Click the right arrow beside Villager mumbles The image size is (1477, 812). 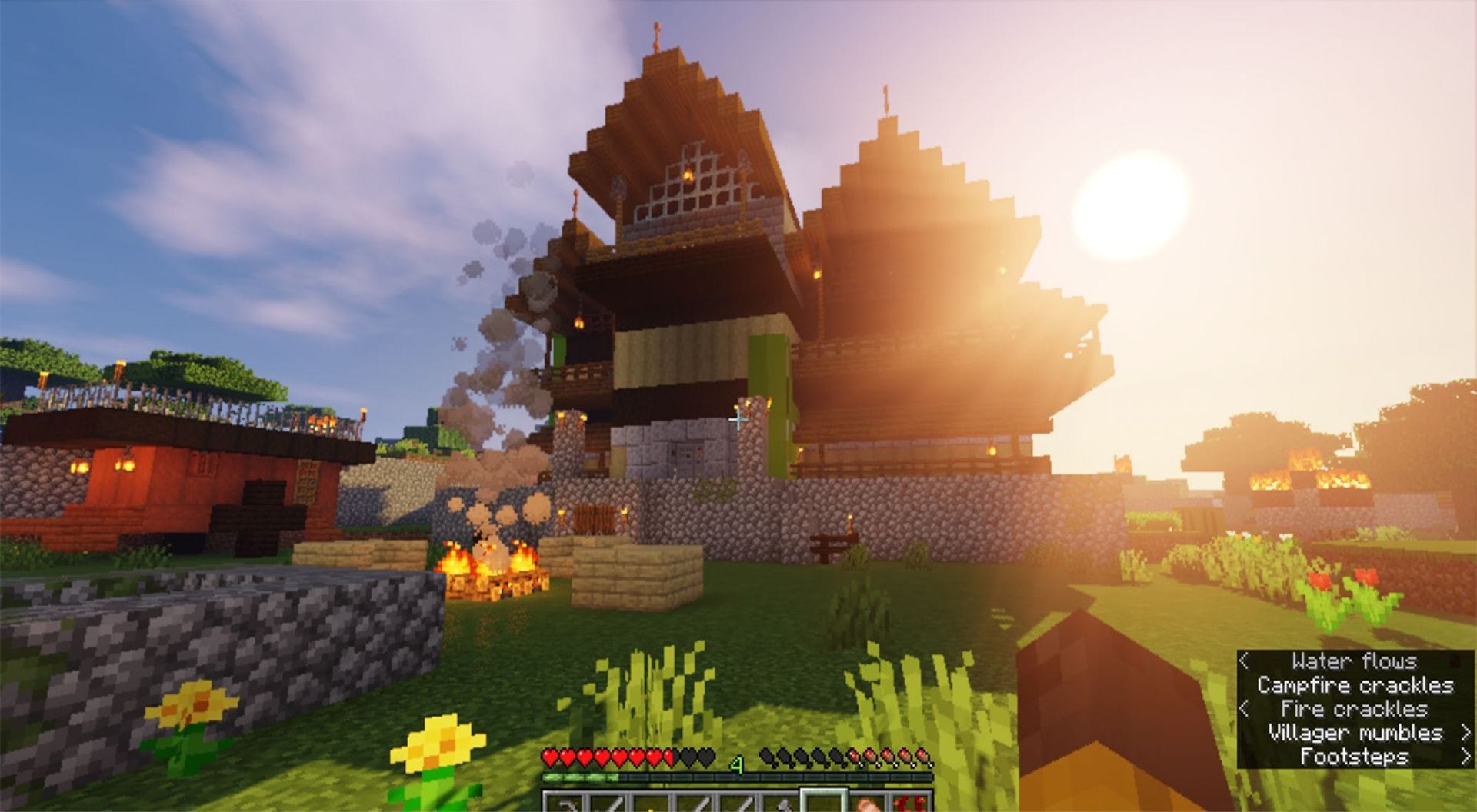[x=1468, y=733]
